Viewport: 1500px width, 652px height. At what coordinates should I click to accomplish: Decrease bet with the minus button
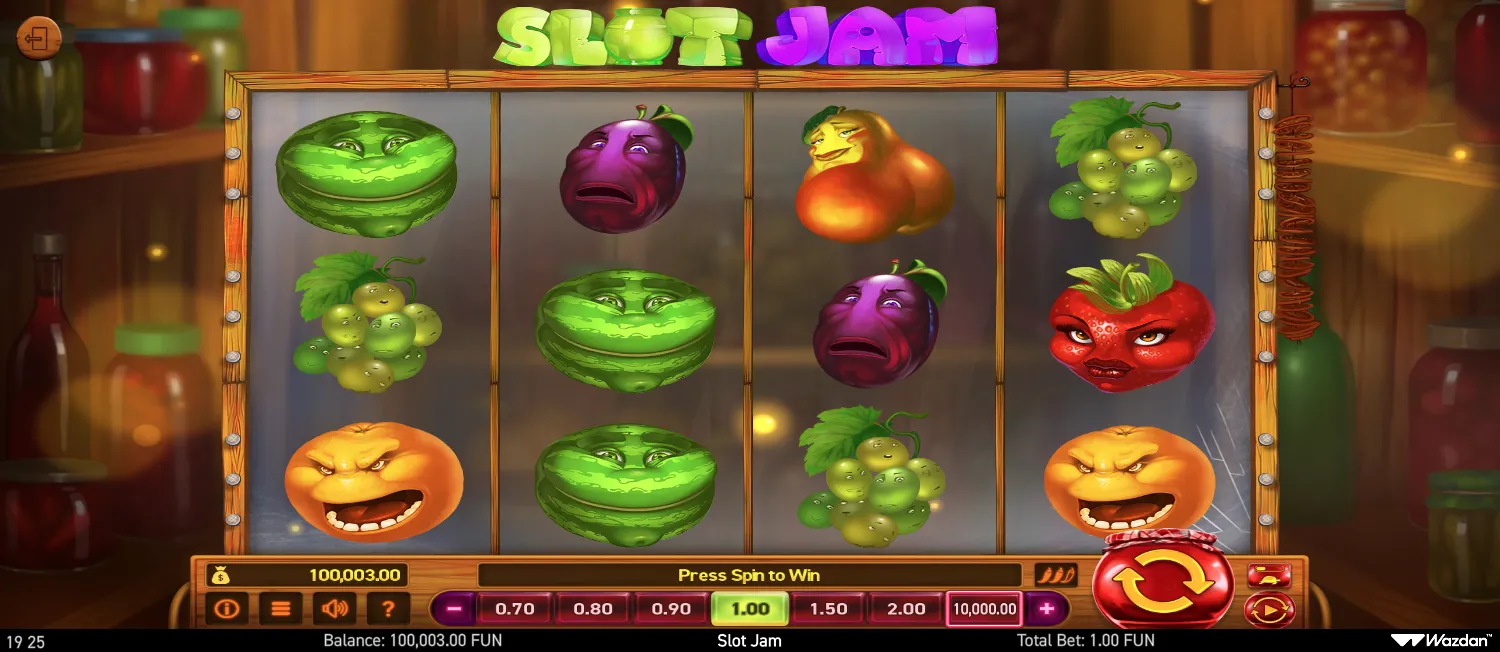tap(454, 608)
